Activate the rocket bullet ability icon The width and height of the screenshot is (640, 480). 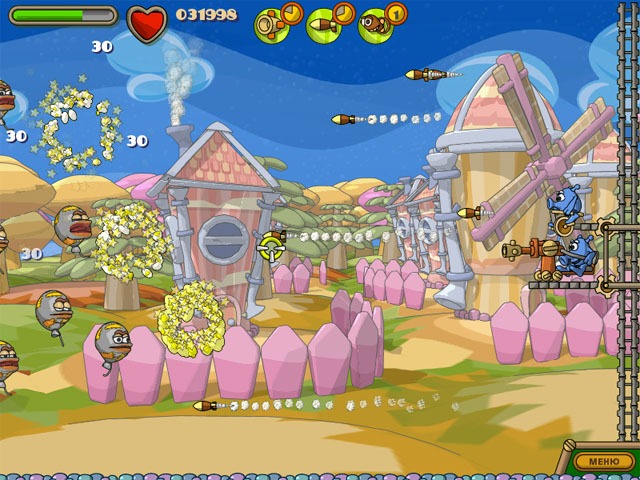[324, 24]
